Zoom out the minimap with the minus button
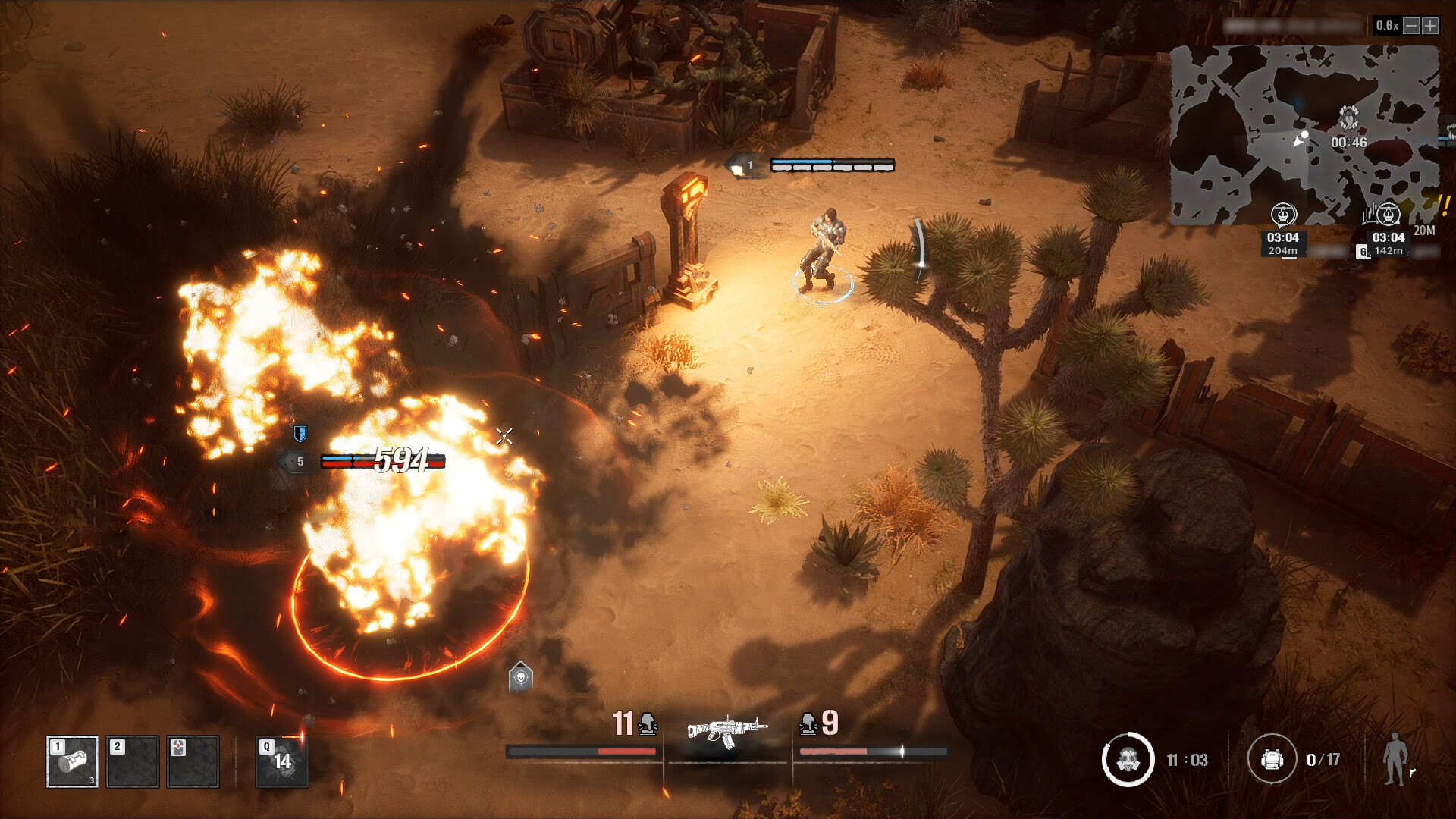 point(1410,25)
